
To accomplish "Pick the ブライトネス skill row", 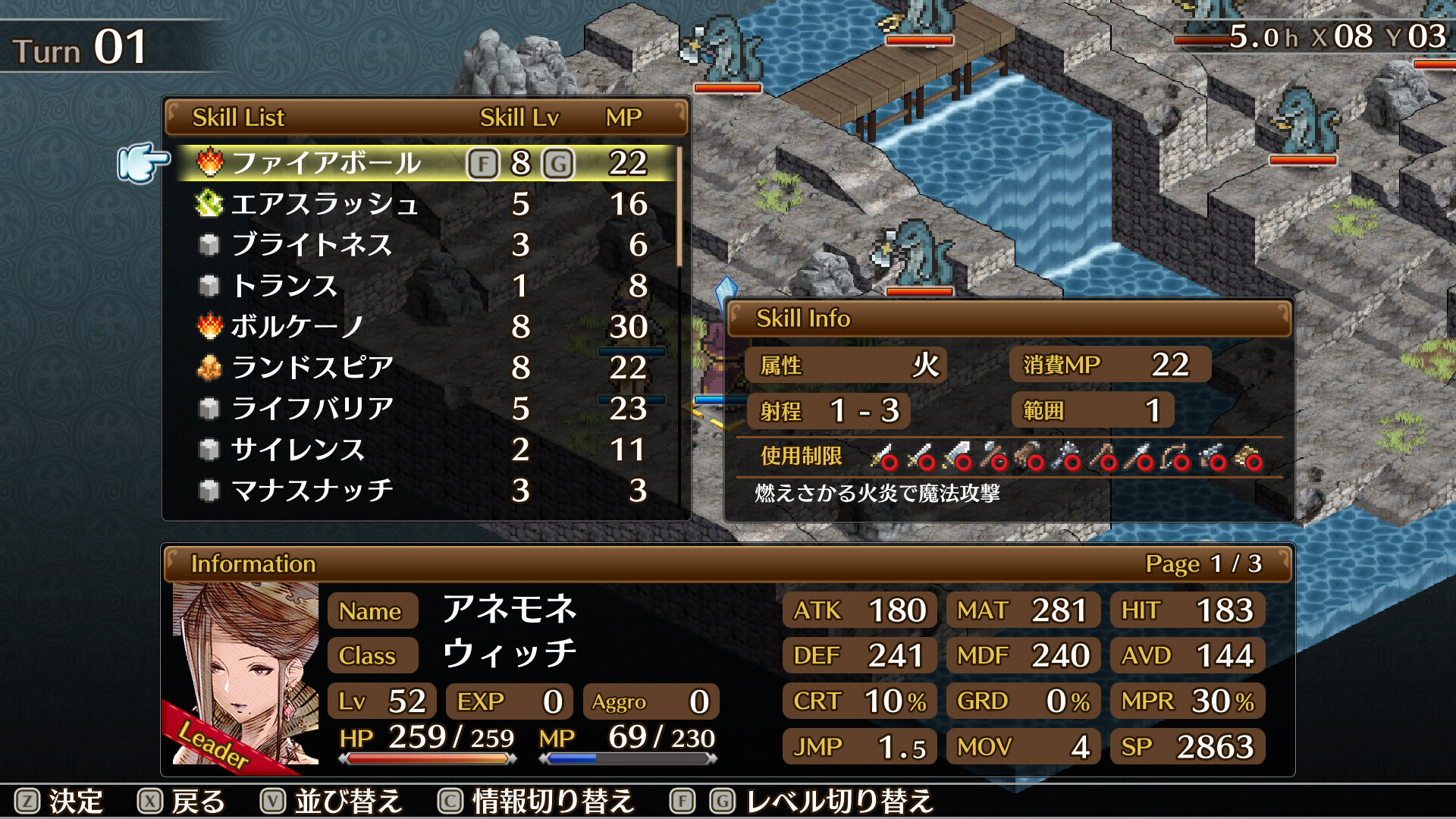I will pos(311,245).
